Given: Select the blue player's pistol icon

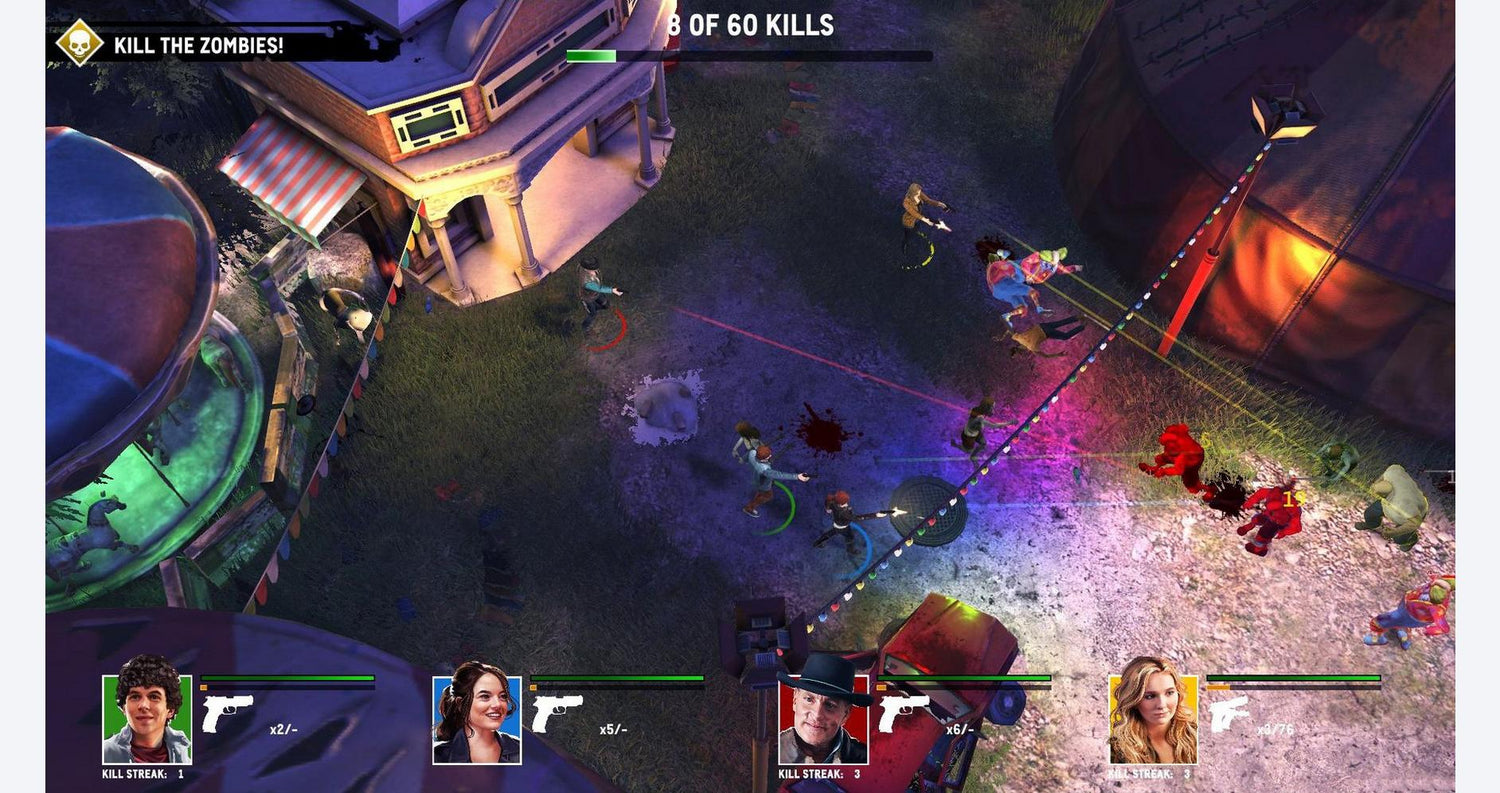Looking at the screenshot, I should pyautogui.click(x=557, y=714).
